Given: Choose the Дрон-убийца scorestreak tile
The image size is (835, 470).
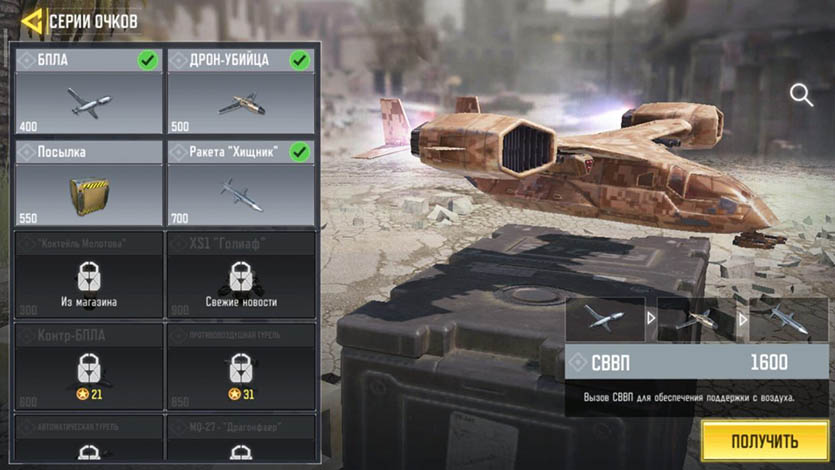Looking at the screenshot, I should [x=240, y=92].
